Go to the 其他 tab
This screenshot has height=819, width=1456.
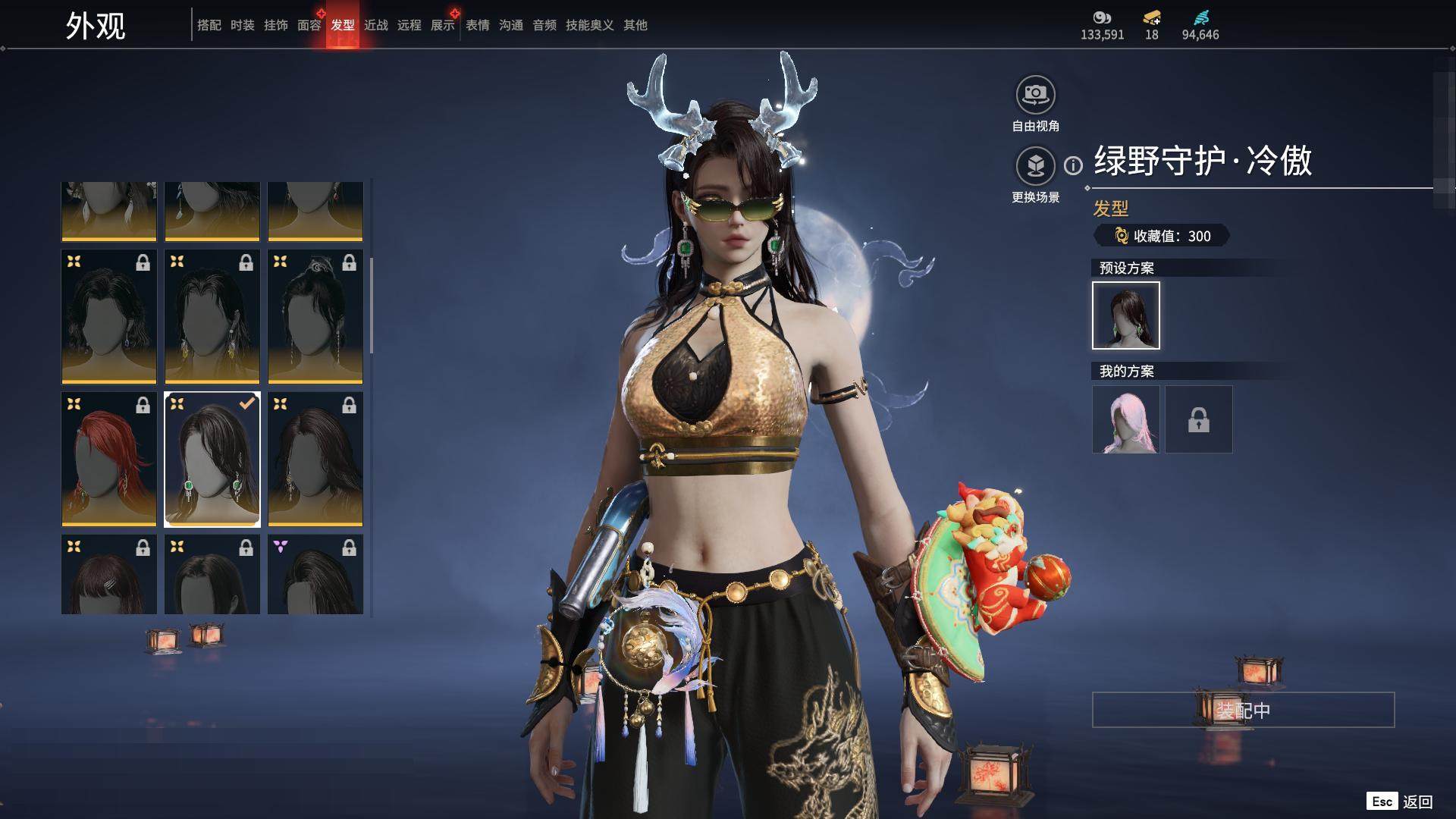(635, 25)
